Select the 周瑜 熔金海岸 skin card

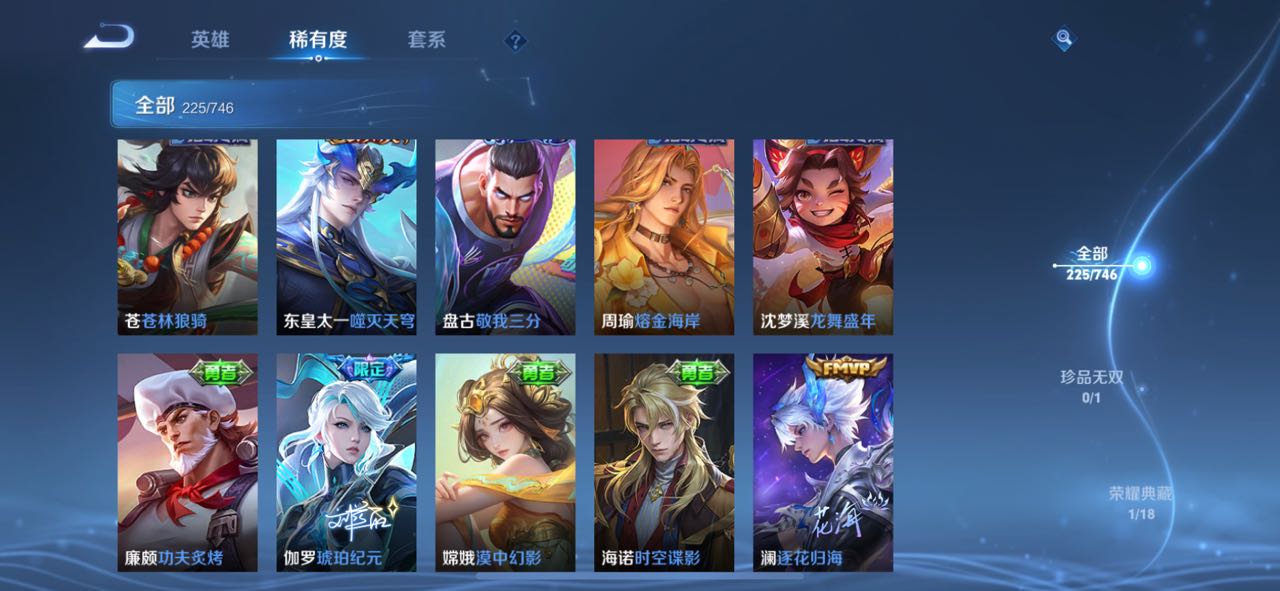[664, 237]
